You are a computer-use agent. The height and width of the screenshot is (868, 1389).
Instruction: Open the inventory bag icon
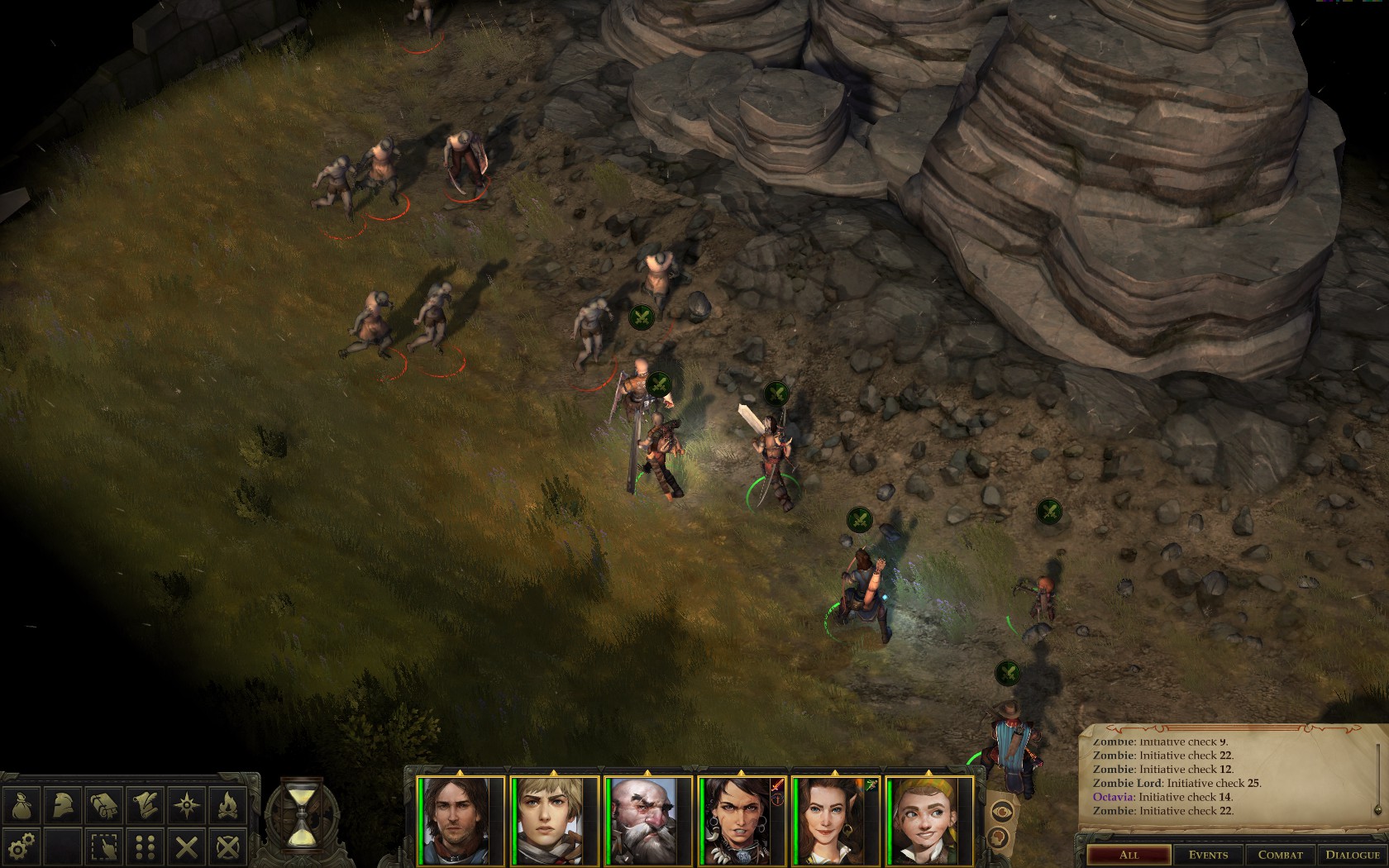(22, 804)
